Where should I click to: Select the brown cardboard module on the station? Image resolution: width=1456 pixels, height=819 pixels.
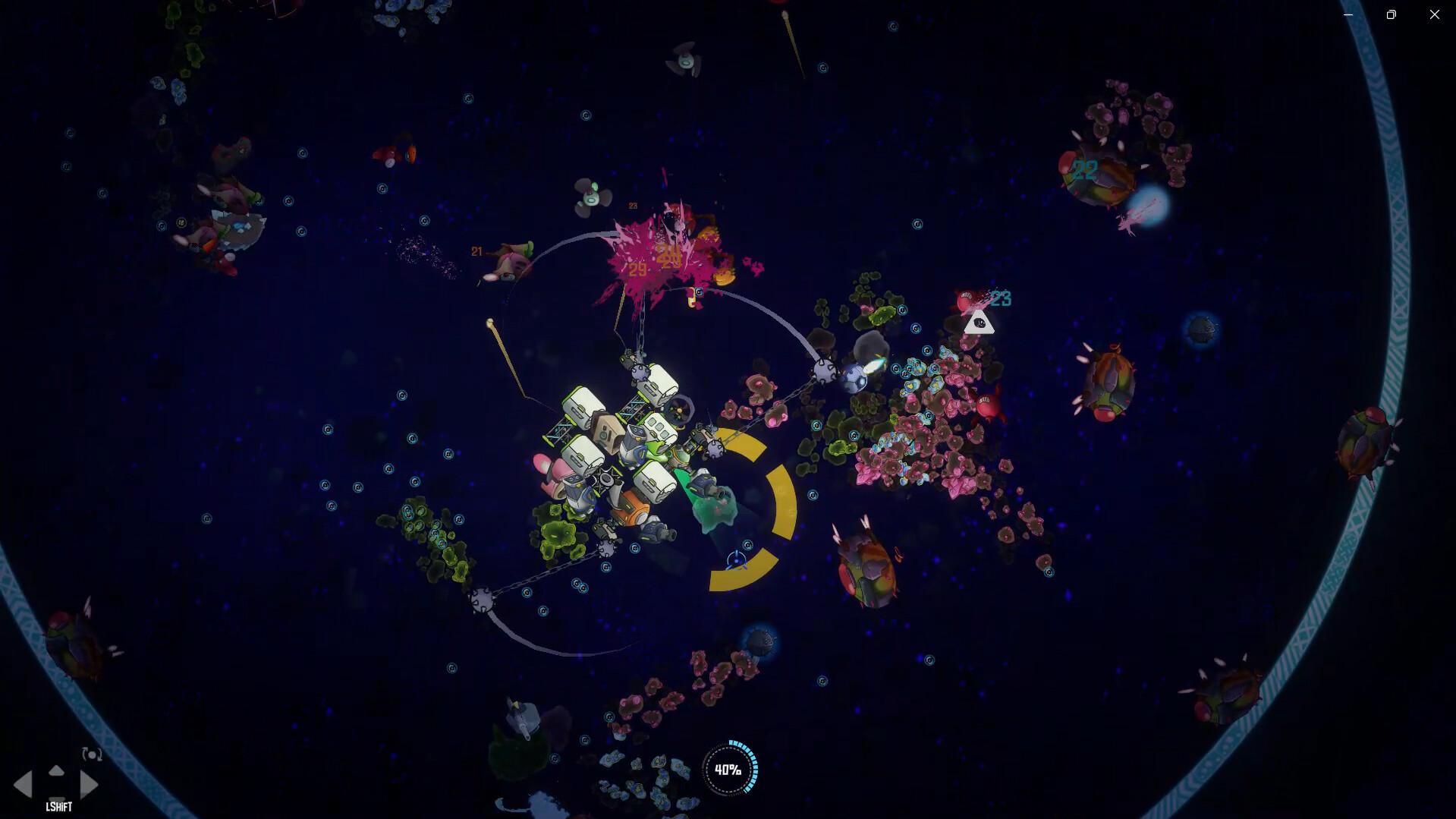[607, 430]
